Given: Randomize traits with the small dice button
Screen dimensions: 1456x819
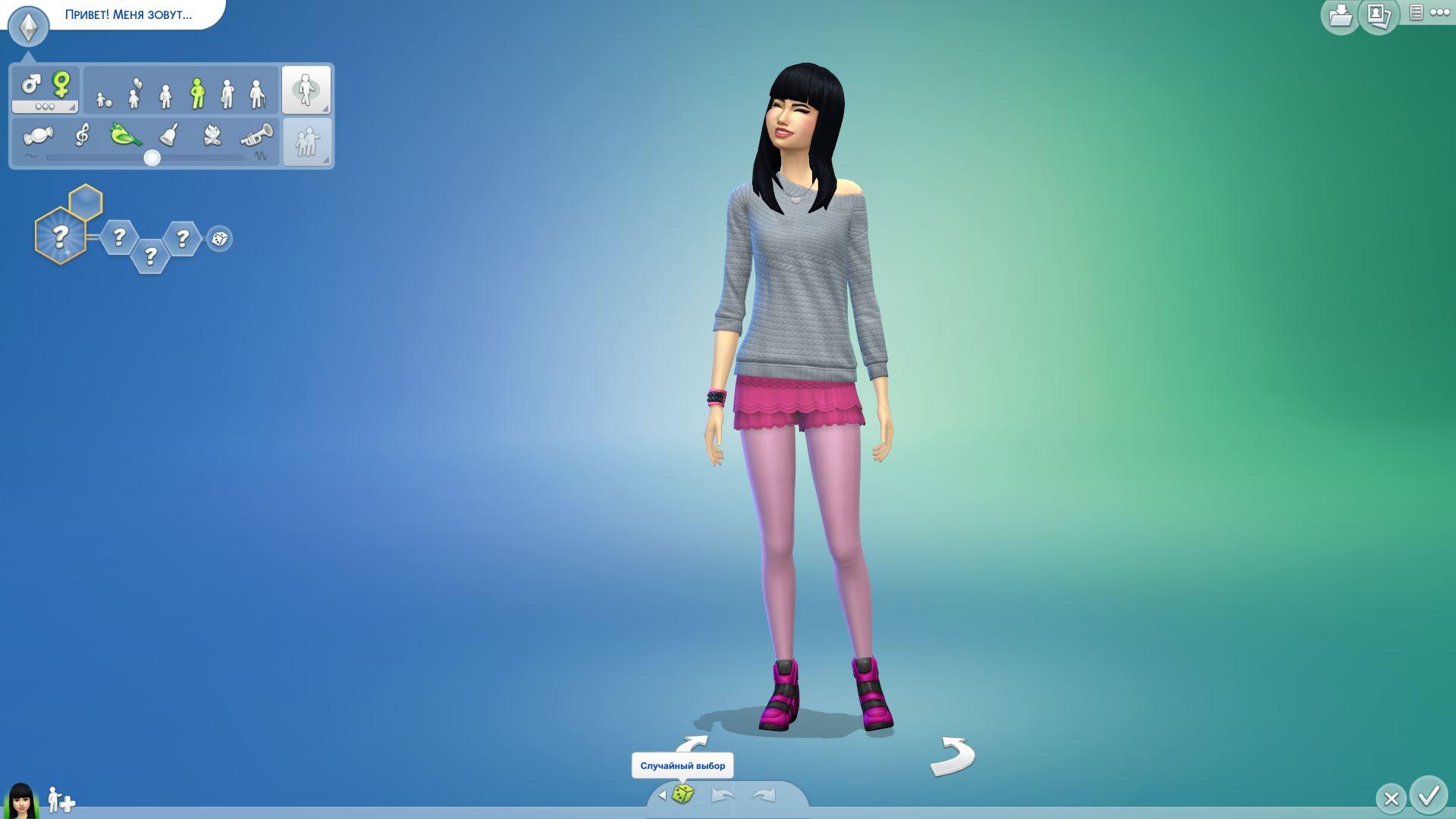Looking at the screenshot, I should tap(220, 239).
